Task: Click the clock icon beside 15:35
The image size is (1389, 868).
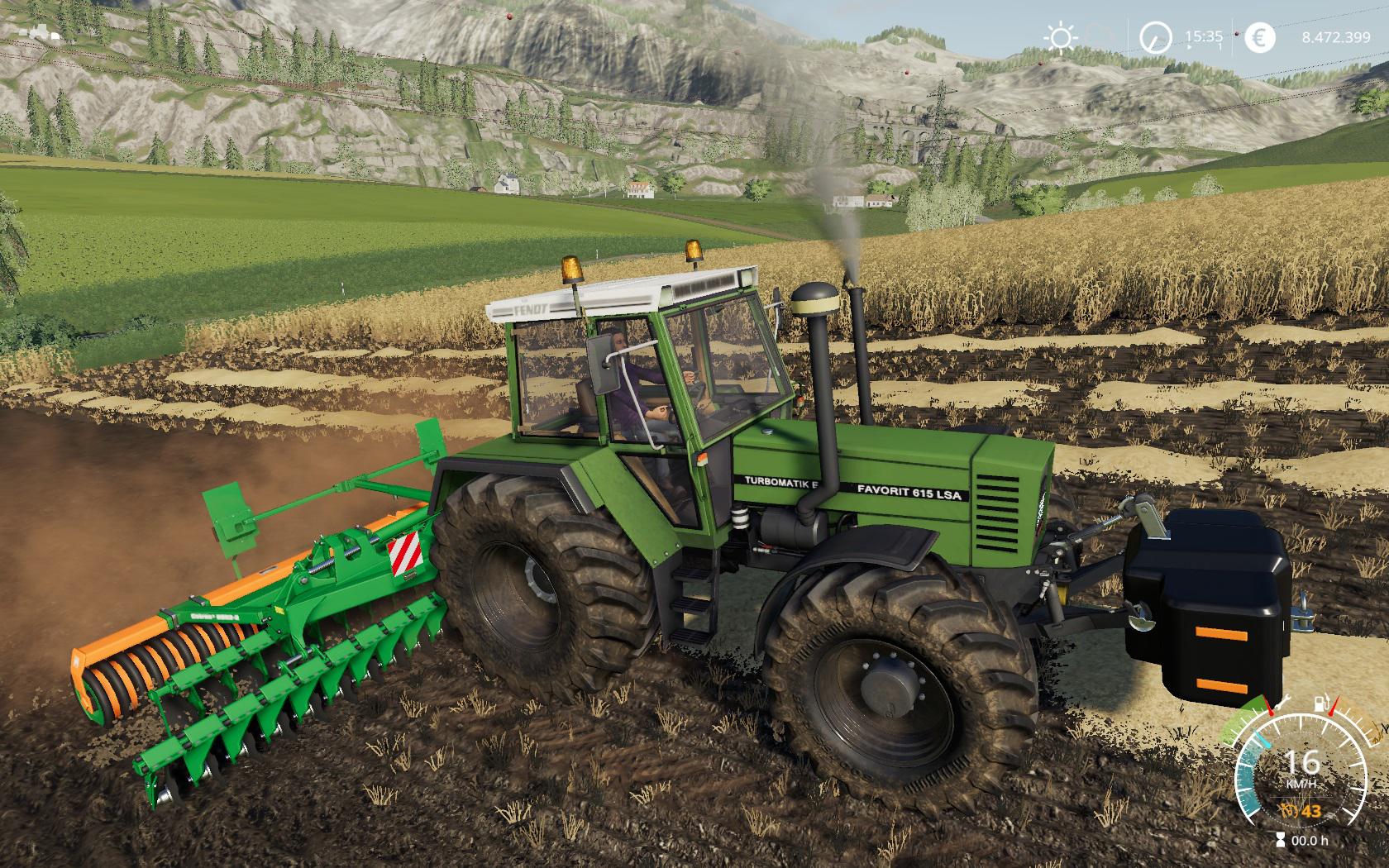Action: coord(1156,37)
